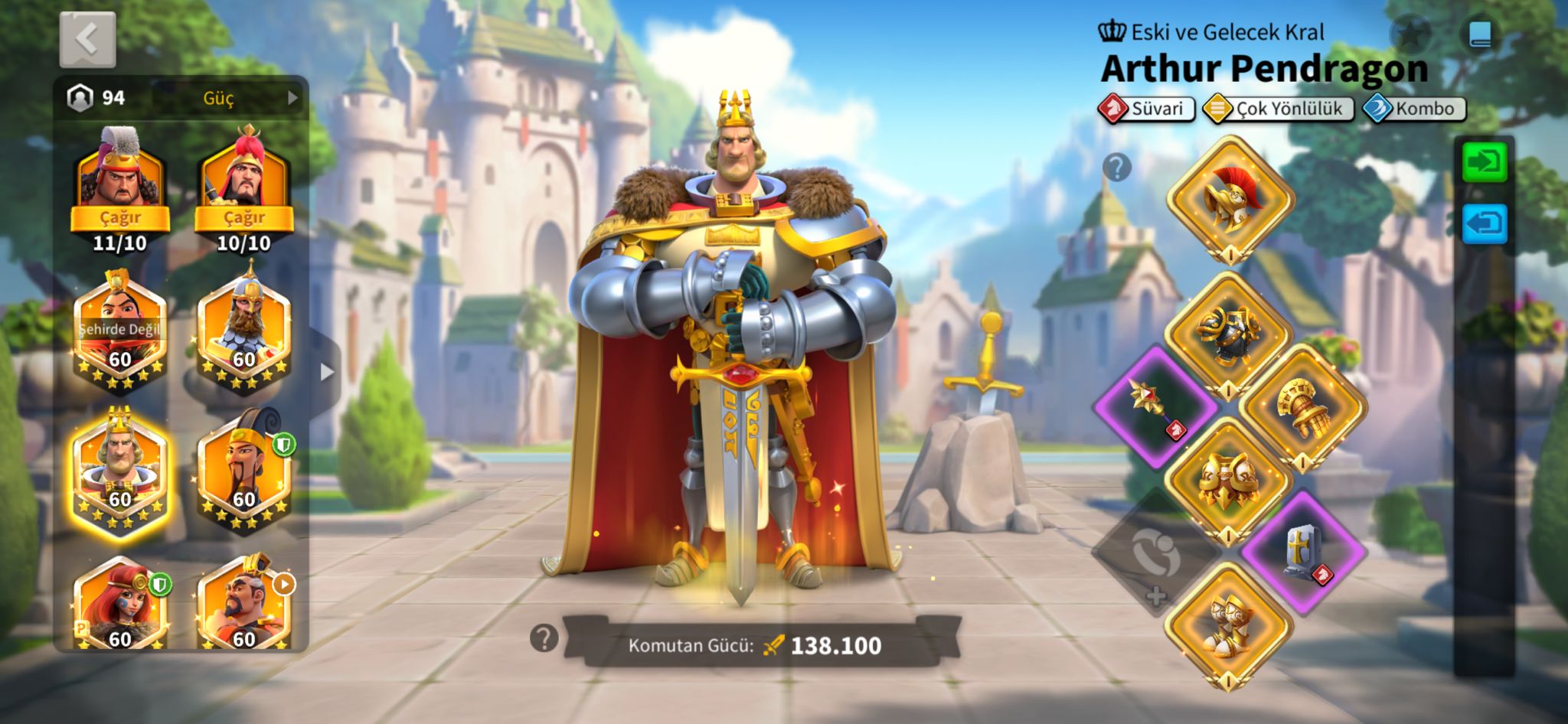Expand the commander list side arrow
The image size is (1568, 724).
coord(327,372)
